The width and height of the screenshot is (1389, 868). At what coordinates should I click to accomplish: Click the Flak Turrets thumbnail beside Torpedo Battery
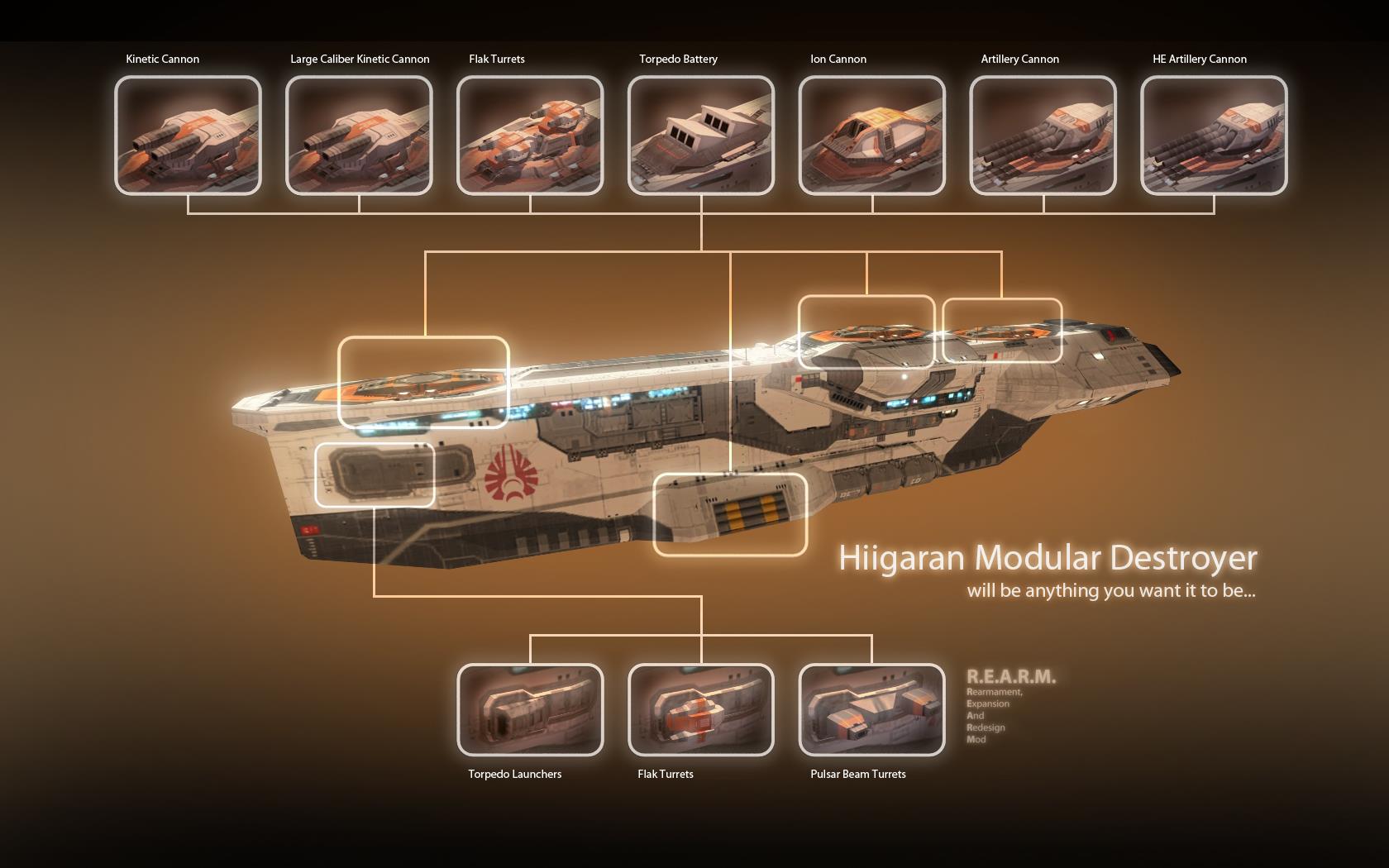530,136
